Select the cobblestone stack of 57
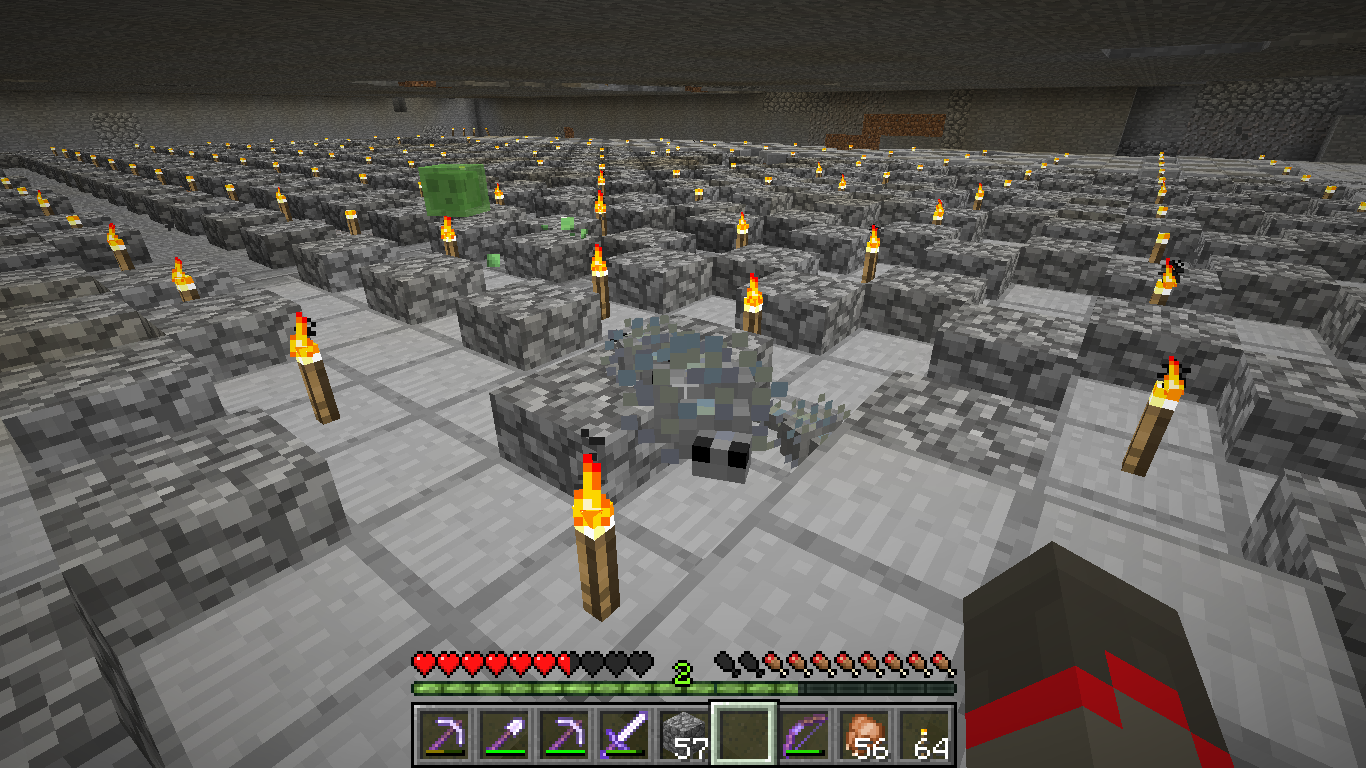The image size is (1366, 768). [x=683, y=735]
